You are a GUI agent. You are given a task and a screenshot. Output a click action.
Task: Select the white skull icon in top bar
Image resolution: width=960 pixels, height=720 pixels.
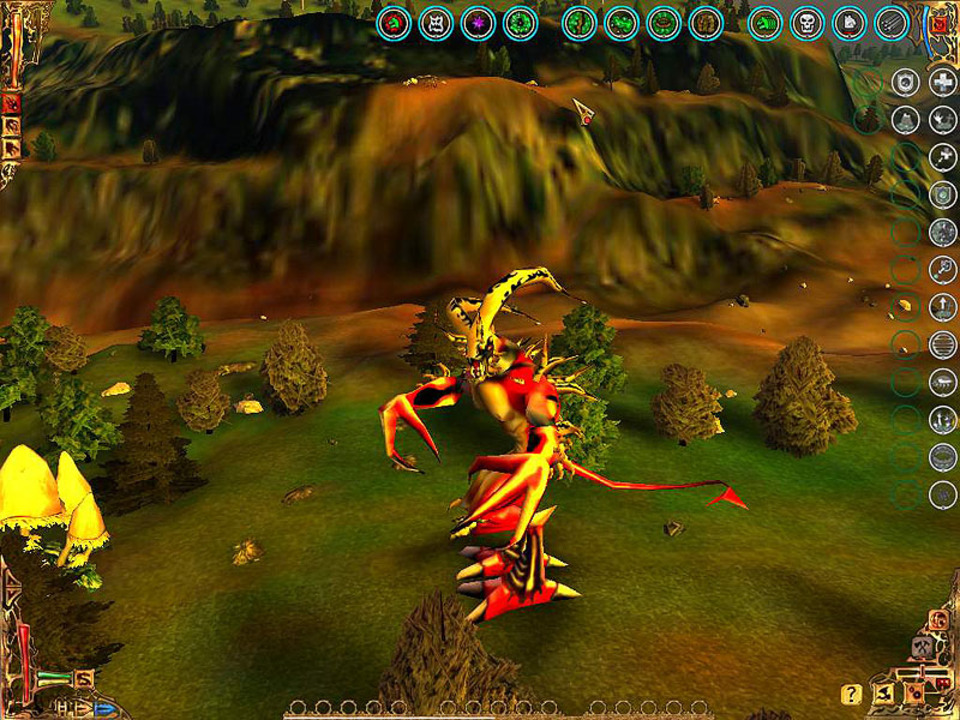click(x=807, y=23)
